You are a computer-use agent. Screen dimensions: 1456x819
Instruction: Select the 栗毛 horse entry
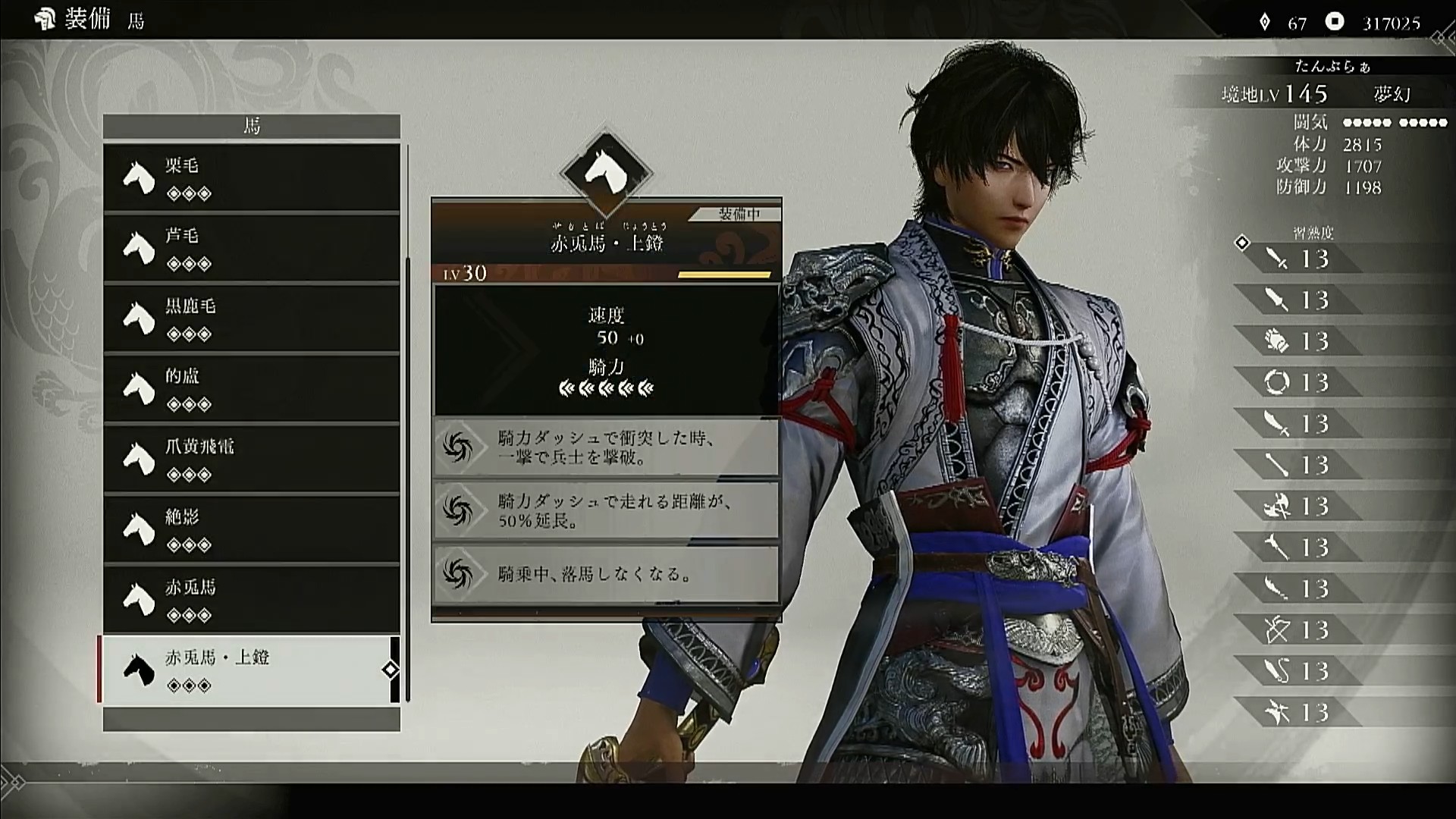pos(251,177)
